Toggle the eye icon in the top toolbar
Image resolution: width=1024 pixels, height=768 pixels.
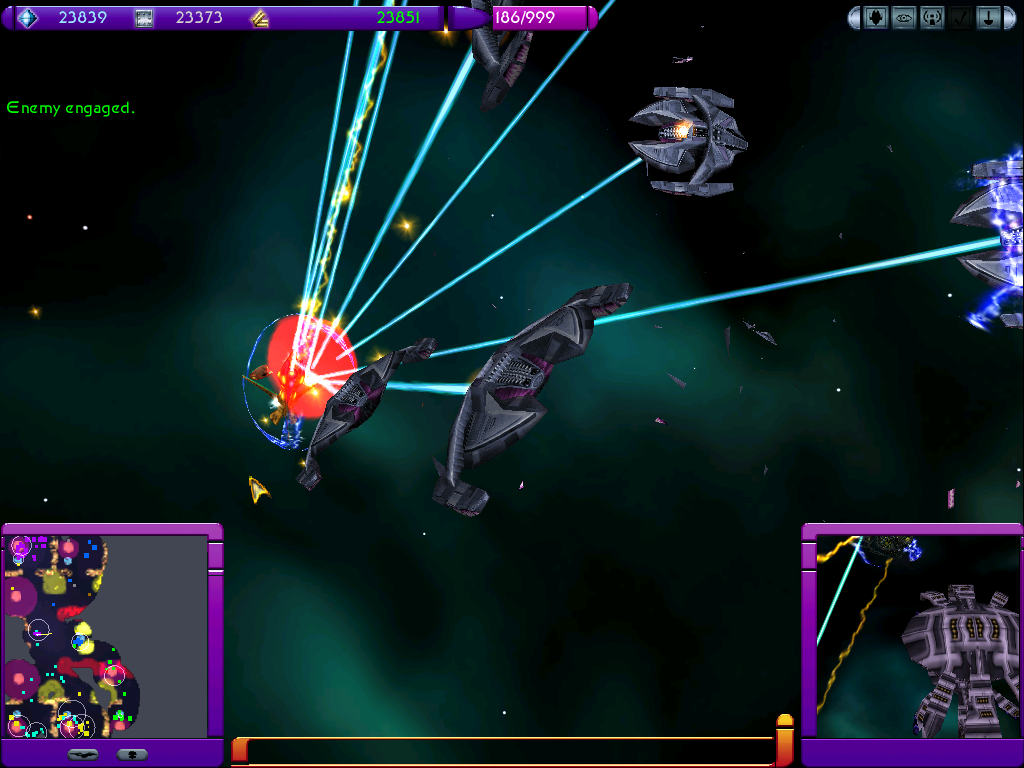coord(904,18)
